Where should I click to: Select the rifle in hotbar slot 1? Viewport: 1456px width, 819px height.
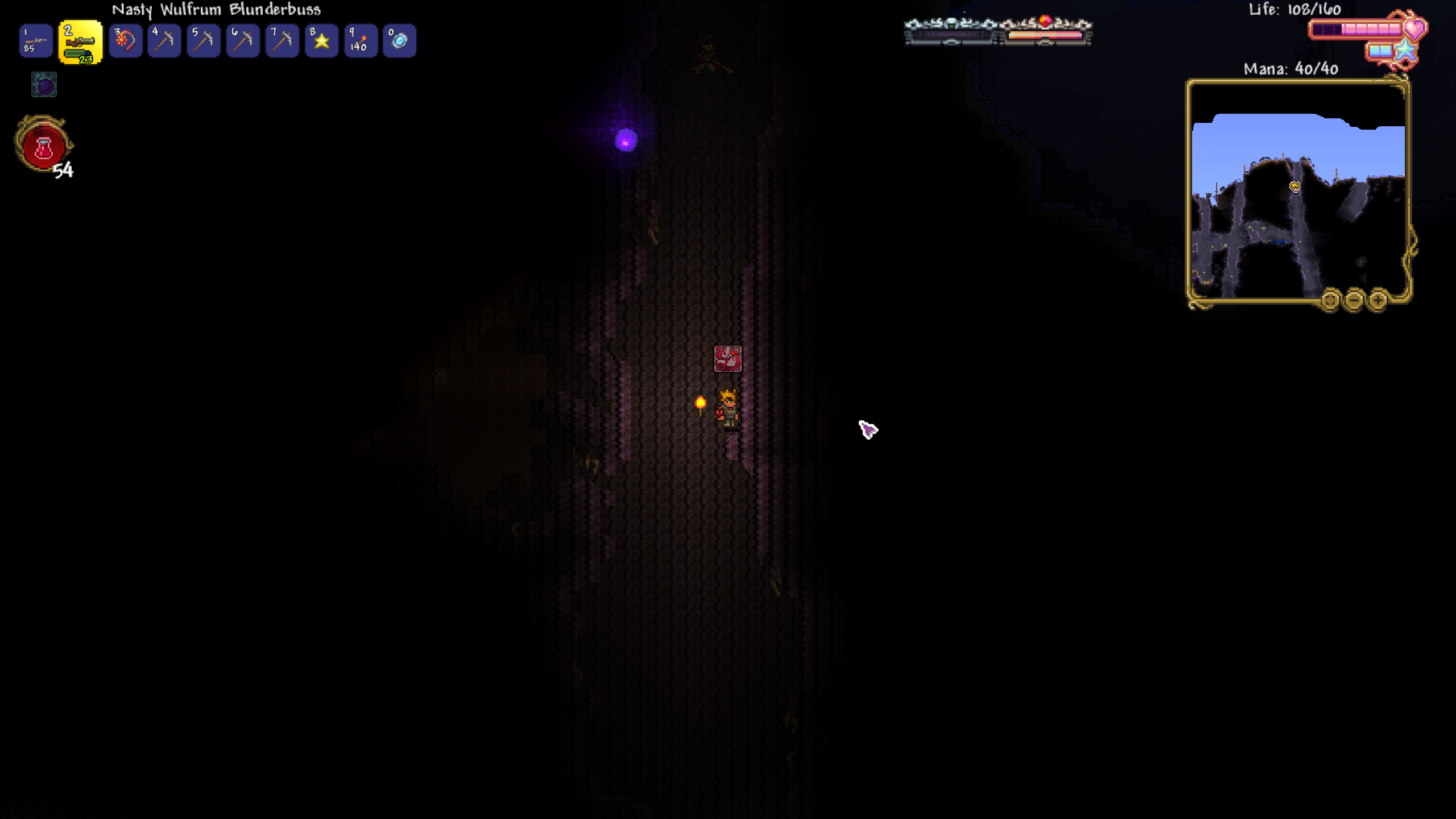point(36,40)
